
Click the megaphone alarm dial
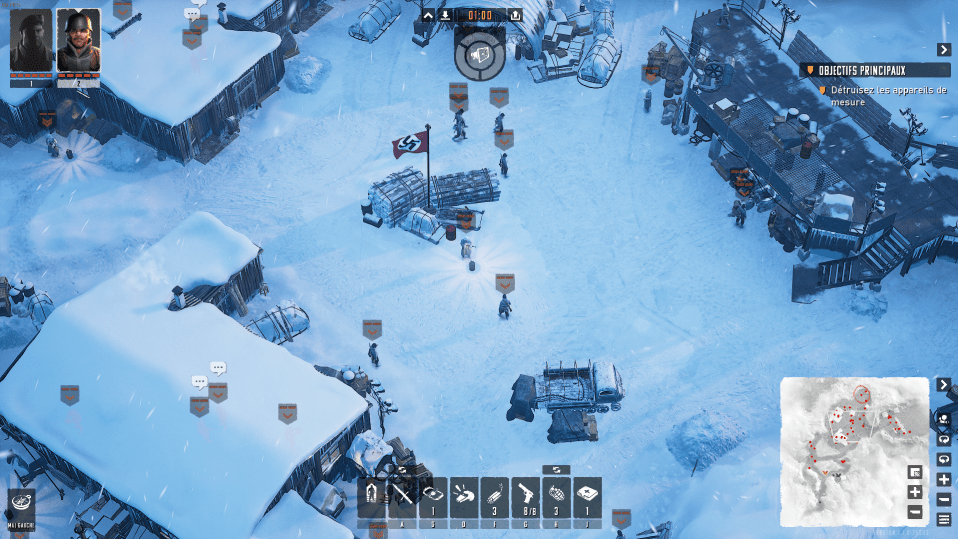[x=478, y=54]
